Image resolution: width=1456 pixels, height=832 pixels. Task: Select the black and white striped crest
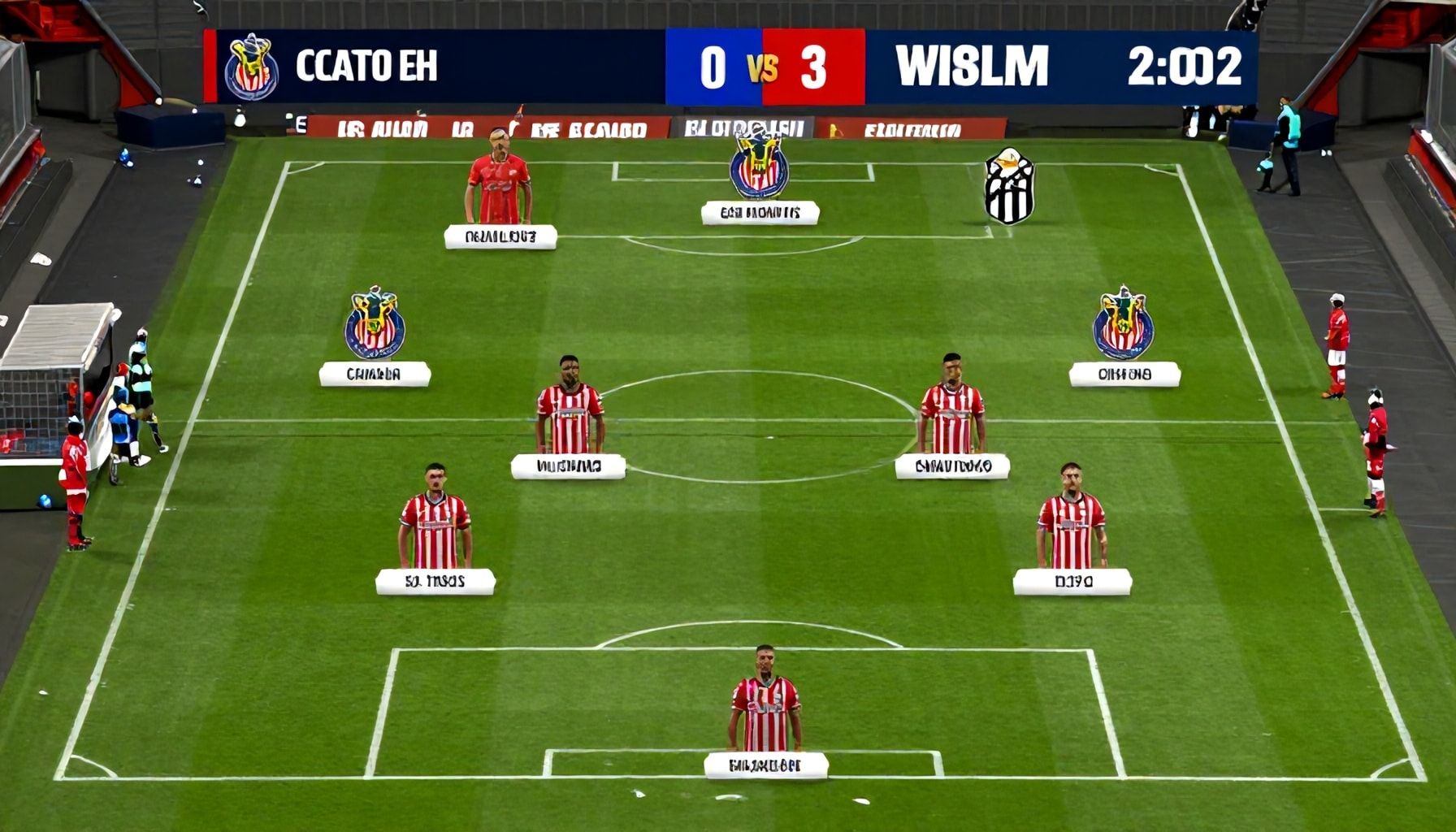[1009, 186]
